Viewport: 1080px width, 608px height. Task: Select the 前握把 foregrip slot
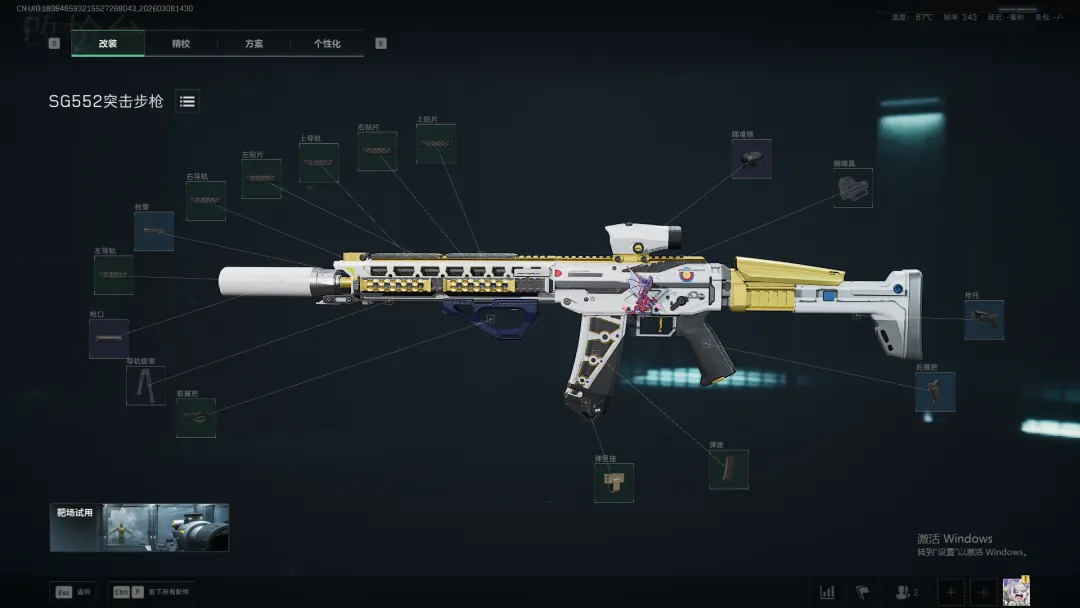point(196,418)
